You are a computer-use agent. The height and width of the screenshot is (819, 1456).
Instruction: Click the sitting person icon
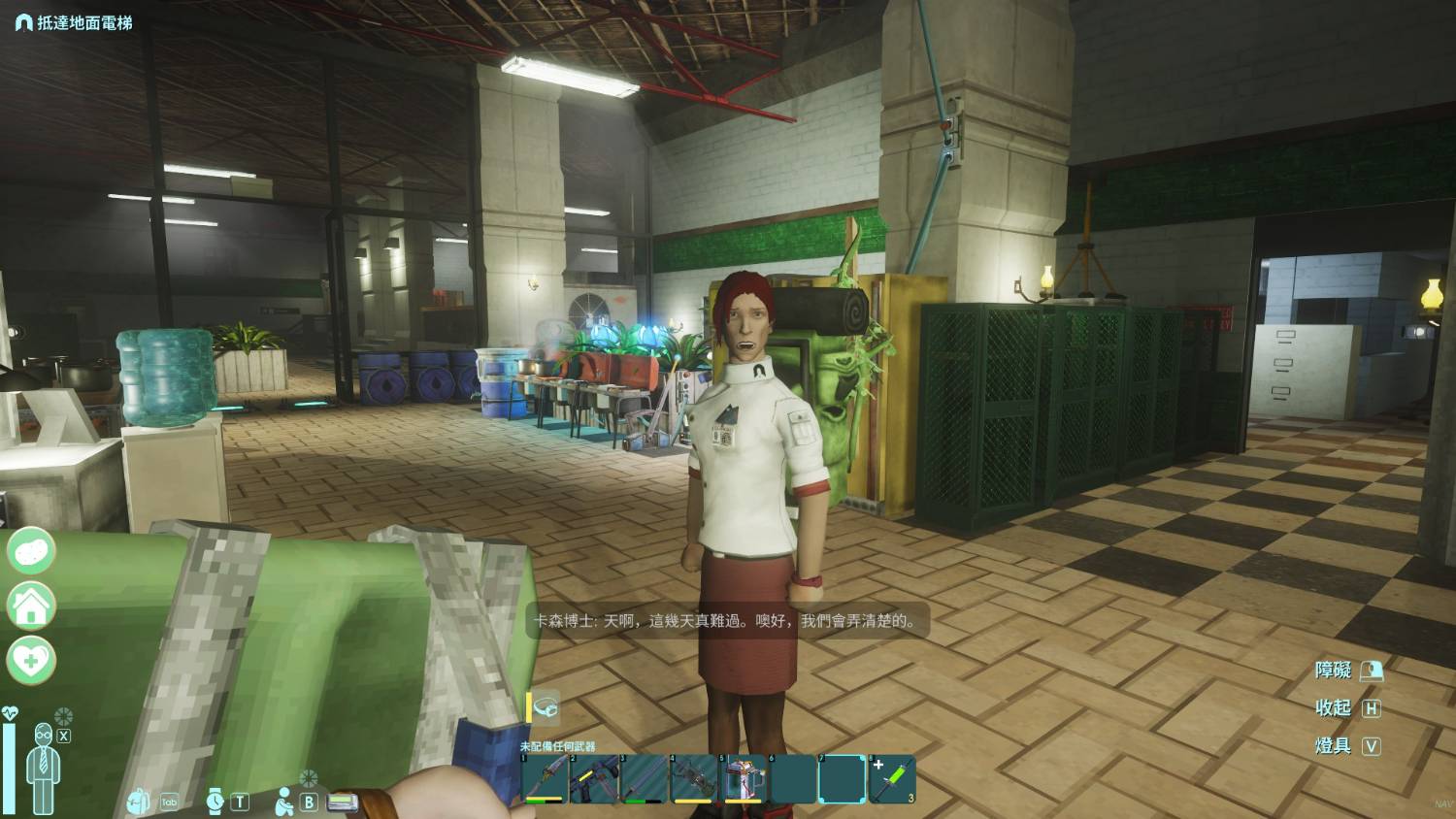[x=284, y=802]
